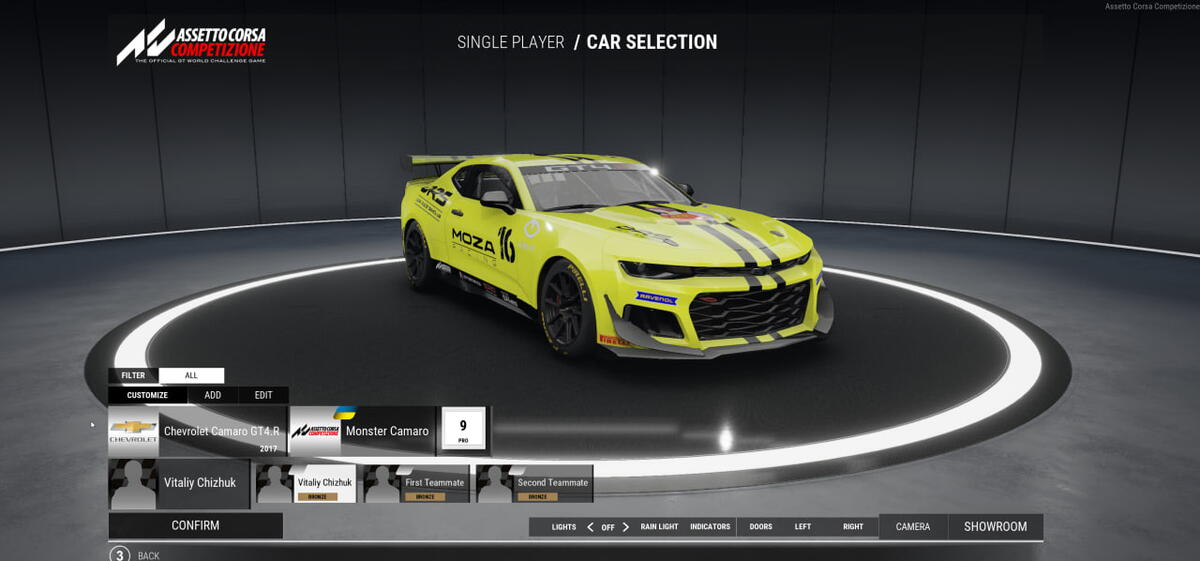Choose the Monster Camaro livery
1200x561 pixels.
pos(362,431)
